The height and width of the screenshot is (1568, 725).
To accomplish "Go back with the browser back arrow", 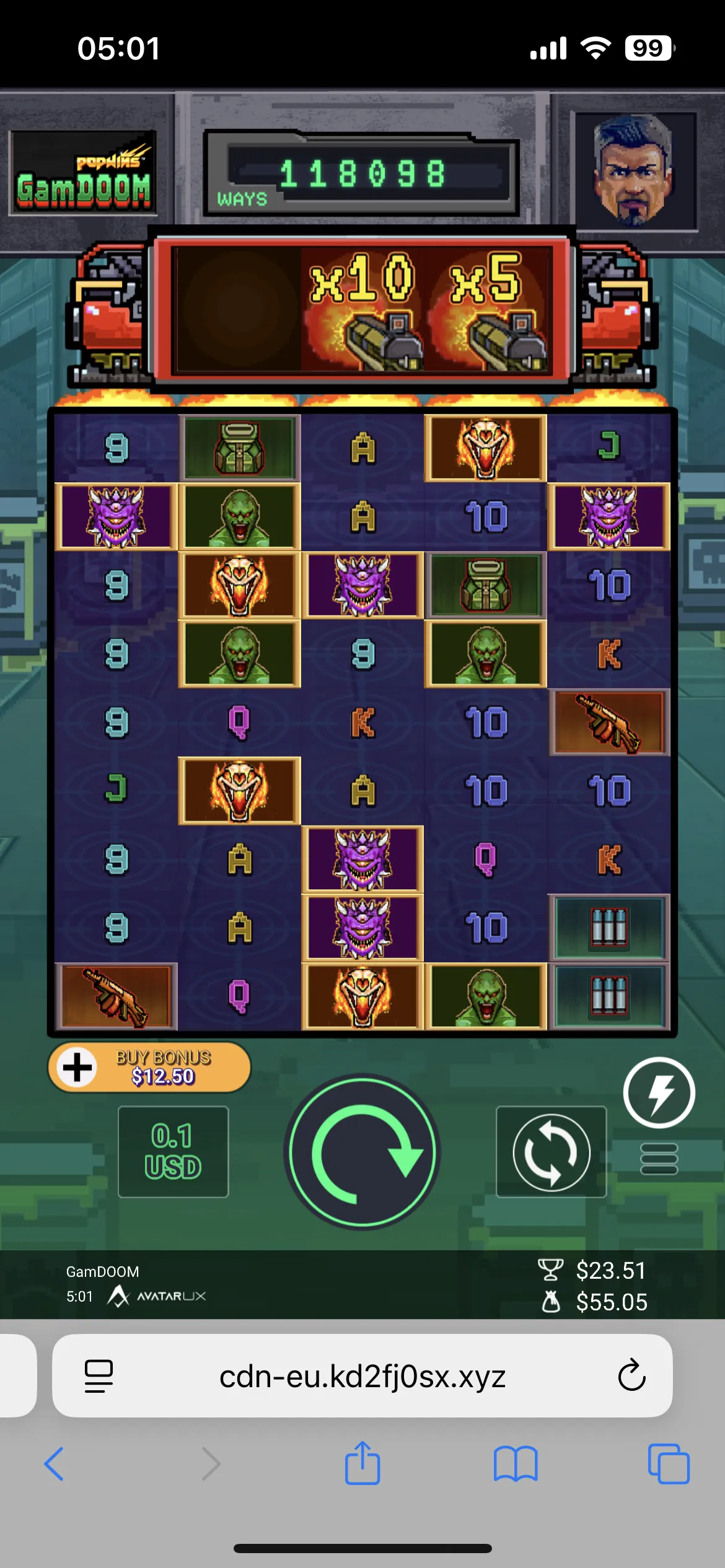I will 55,1464.
